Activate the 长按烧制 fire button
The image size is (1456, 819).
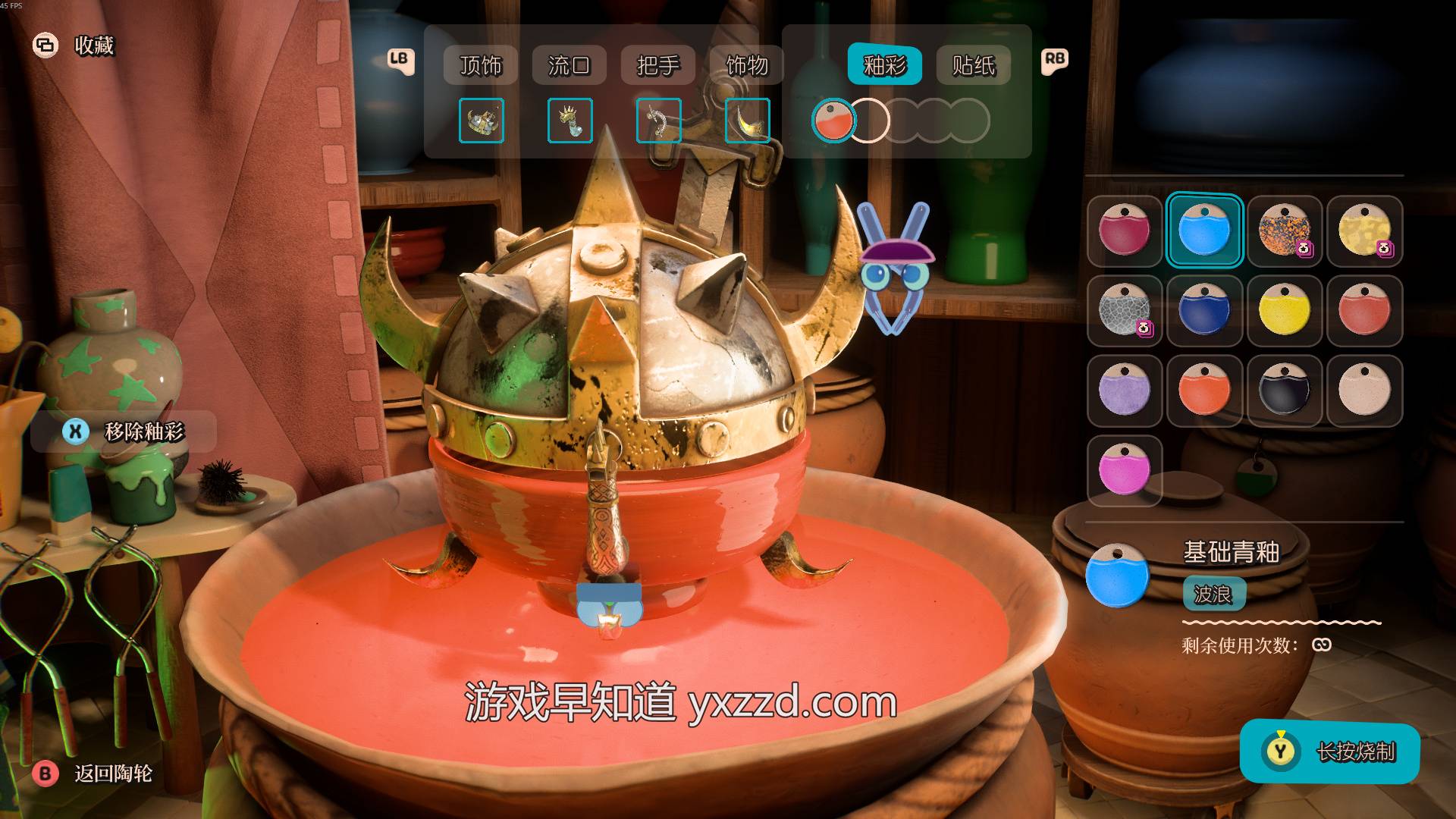click(1329, 752)
